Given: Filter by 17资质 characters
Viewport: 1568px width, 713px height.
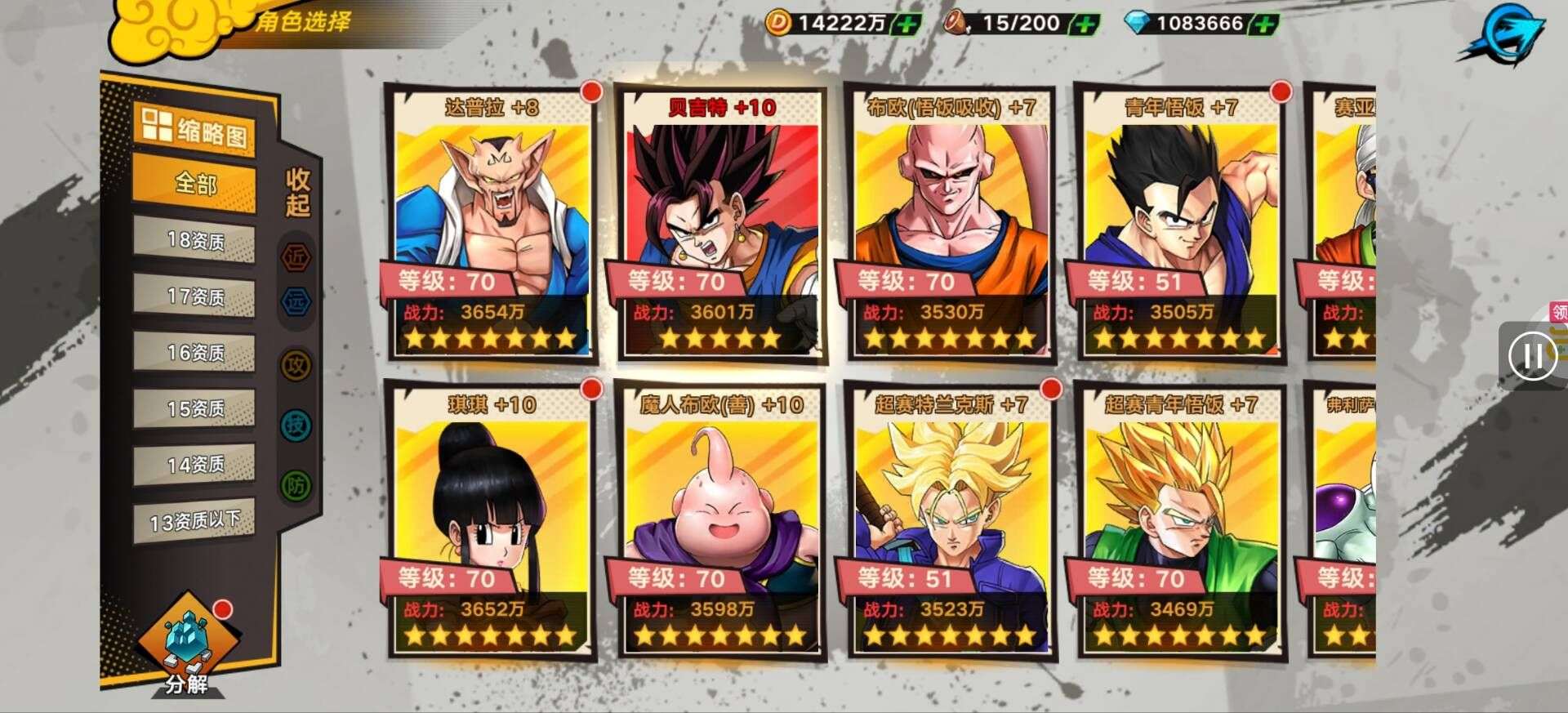Looking at the screenshot, I should pyautogui.click(x=195, y=296).
